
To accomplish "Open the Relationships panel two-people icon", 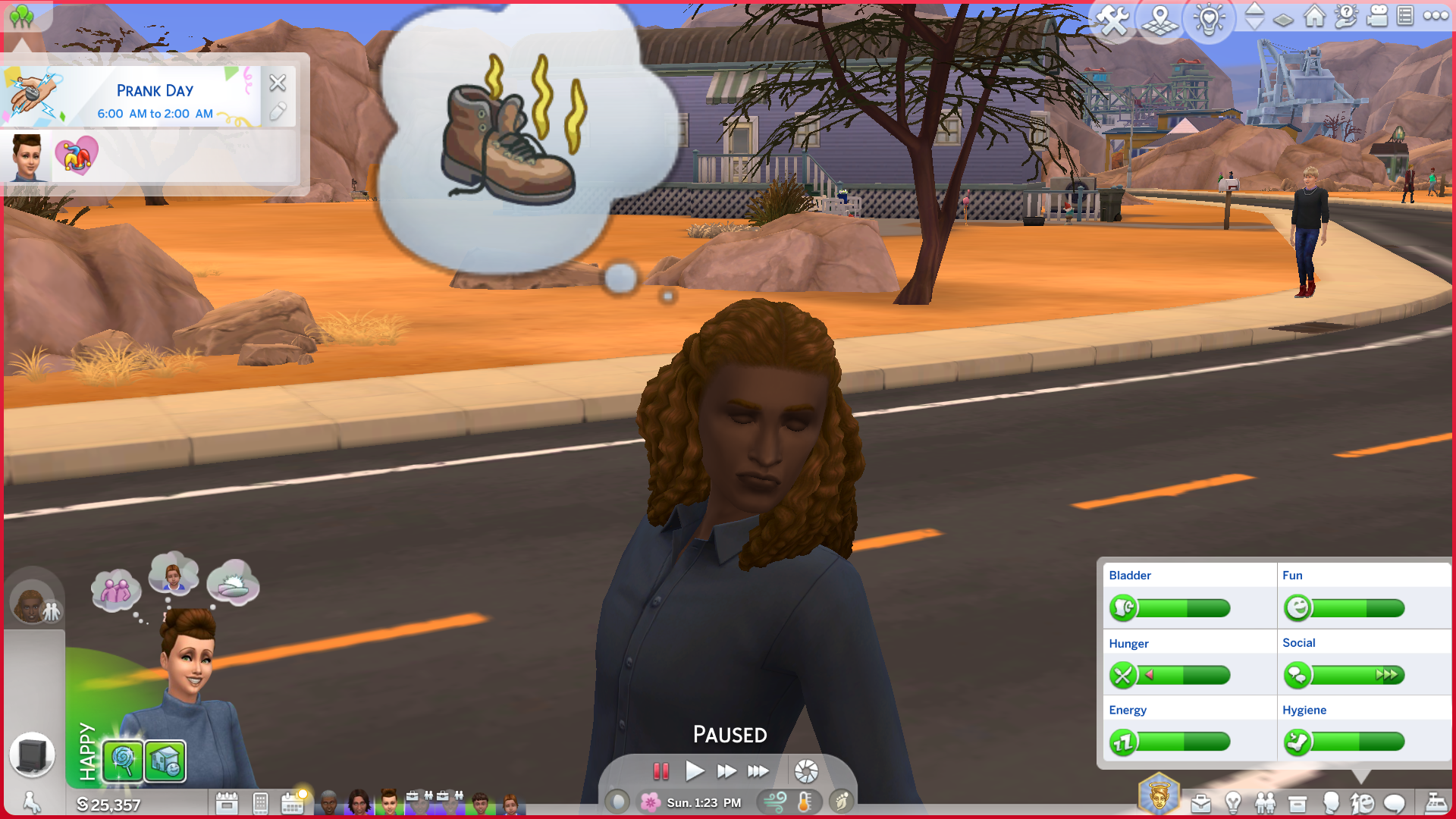I will click(1265, 803).
